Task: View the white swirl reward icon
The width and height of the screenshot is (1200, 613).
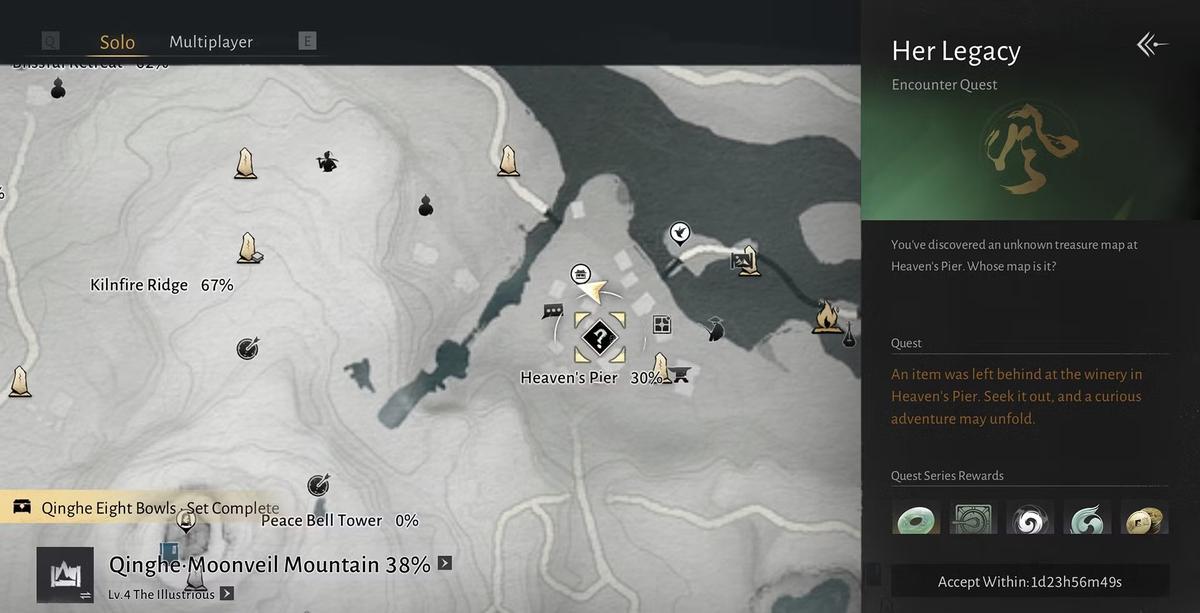Action: tap(1030, 517)
